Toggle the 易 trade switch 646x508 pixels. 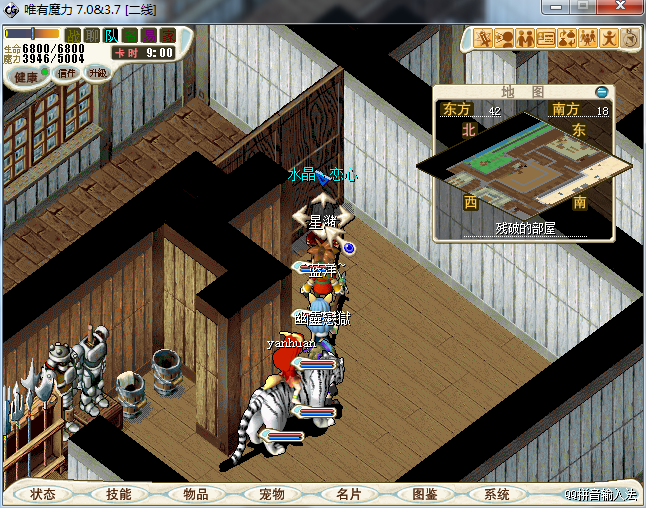click(x=149, y=36)
